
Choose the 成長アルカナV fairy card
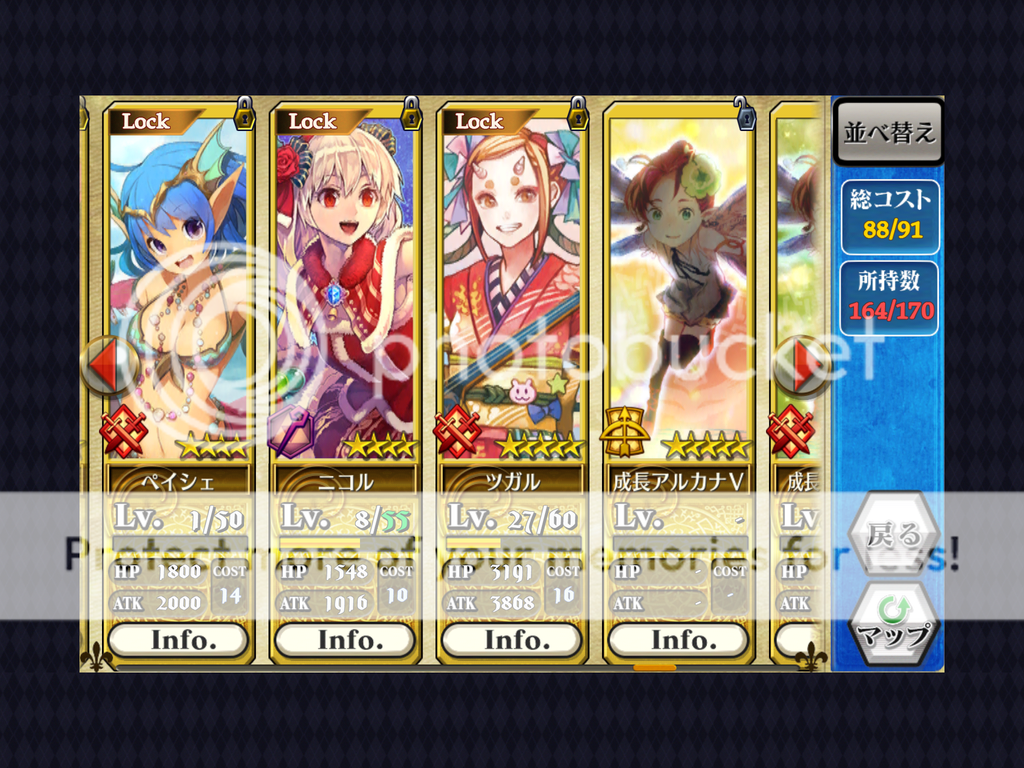click(678, 290)
